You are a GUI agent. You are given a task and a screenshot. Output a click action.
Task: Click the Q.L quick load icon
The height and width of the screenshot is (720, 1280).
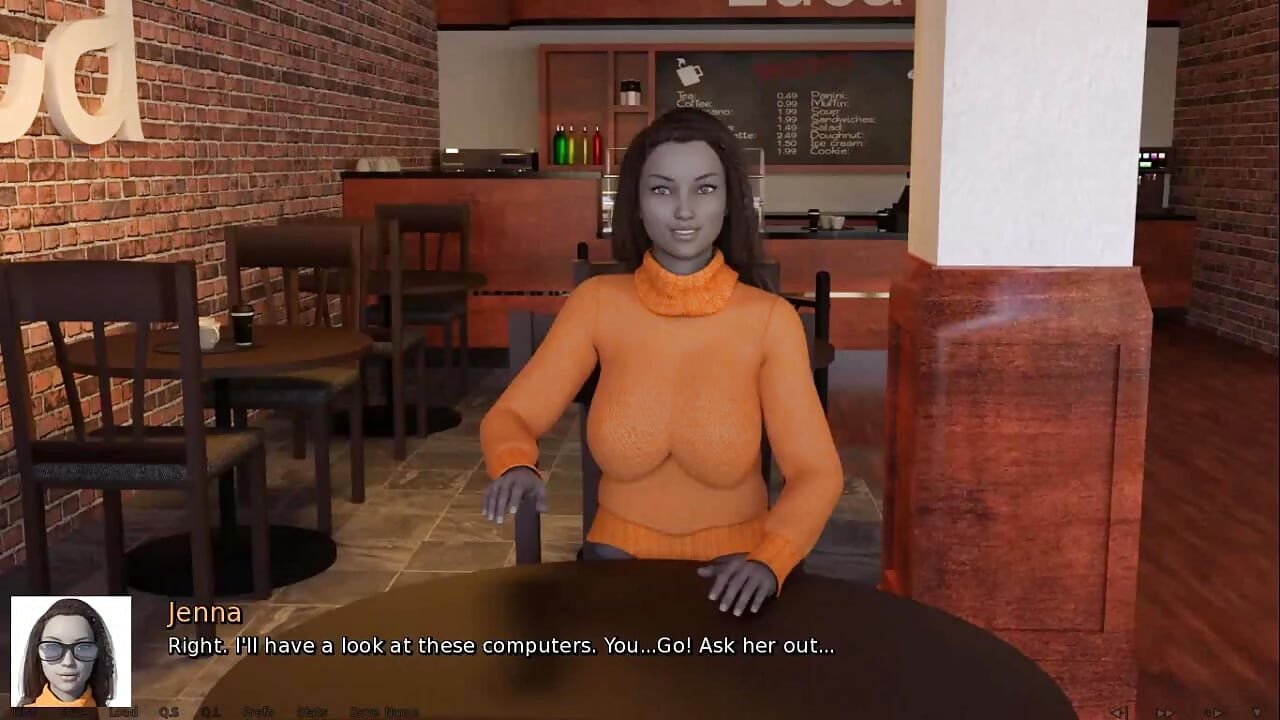click(x=209, y=712)
